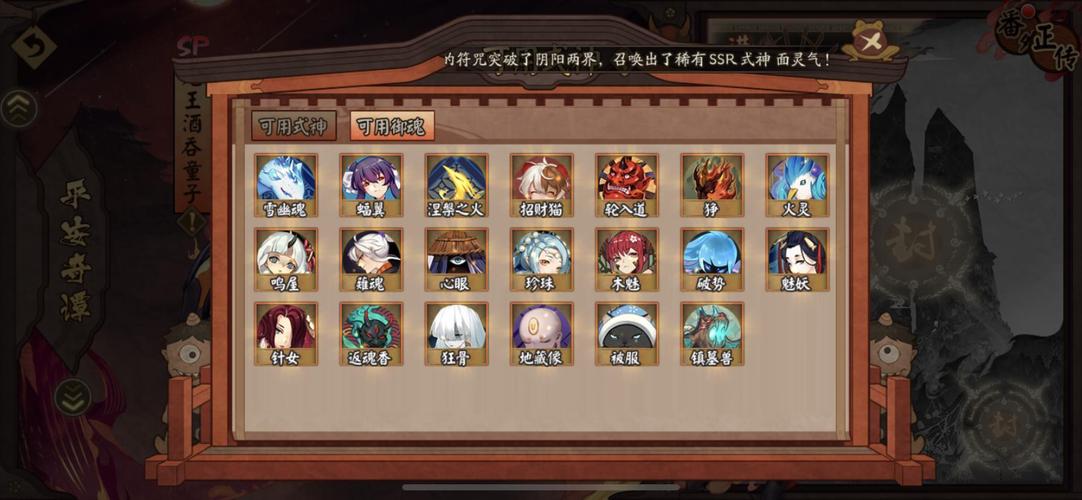1082x500 pixels.
Task: Click the 镇墓兽 soul icon
Action: (712, 329)
